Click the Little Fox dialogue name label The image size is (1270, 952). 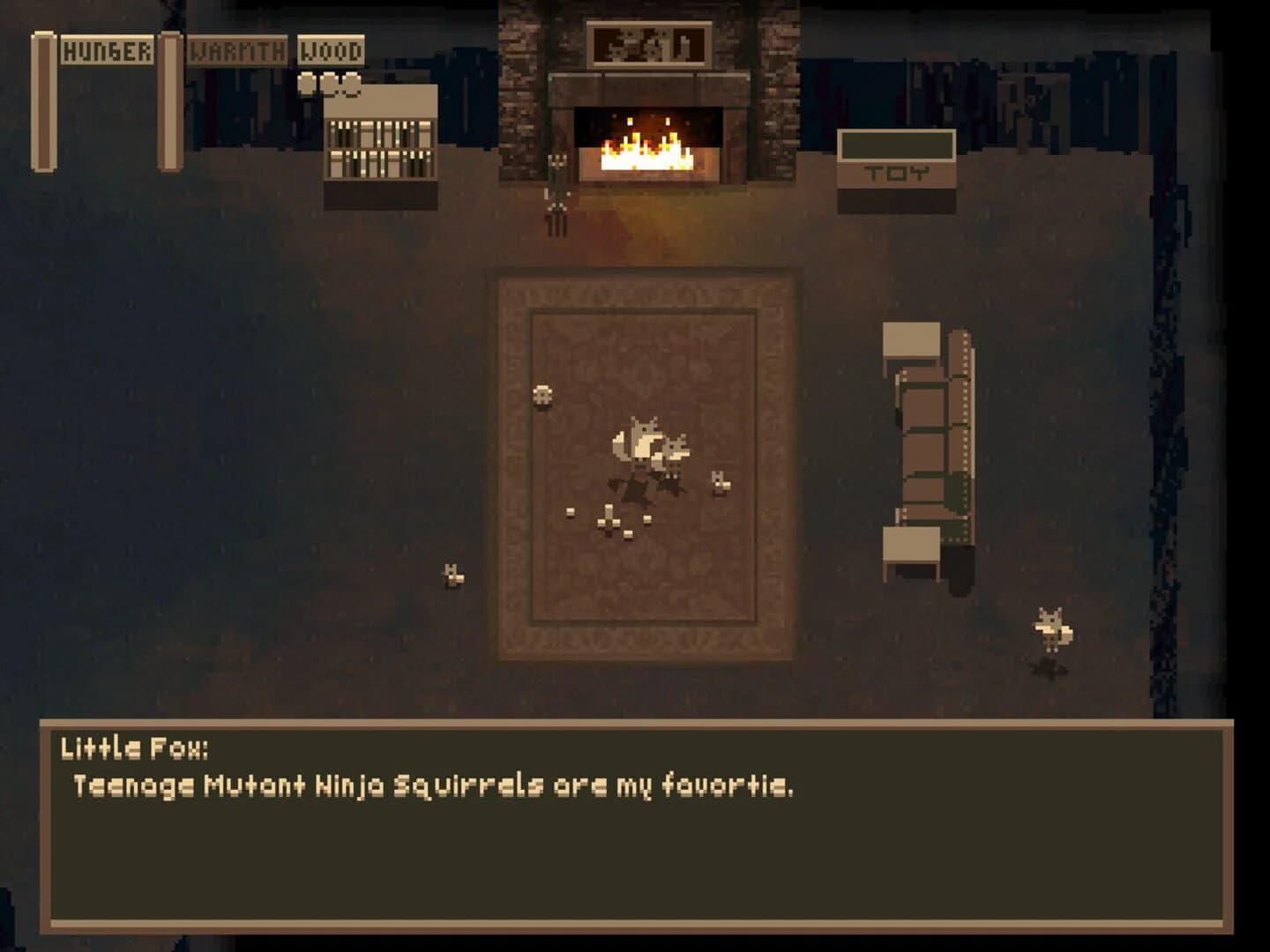coord(132,751)
